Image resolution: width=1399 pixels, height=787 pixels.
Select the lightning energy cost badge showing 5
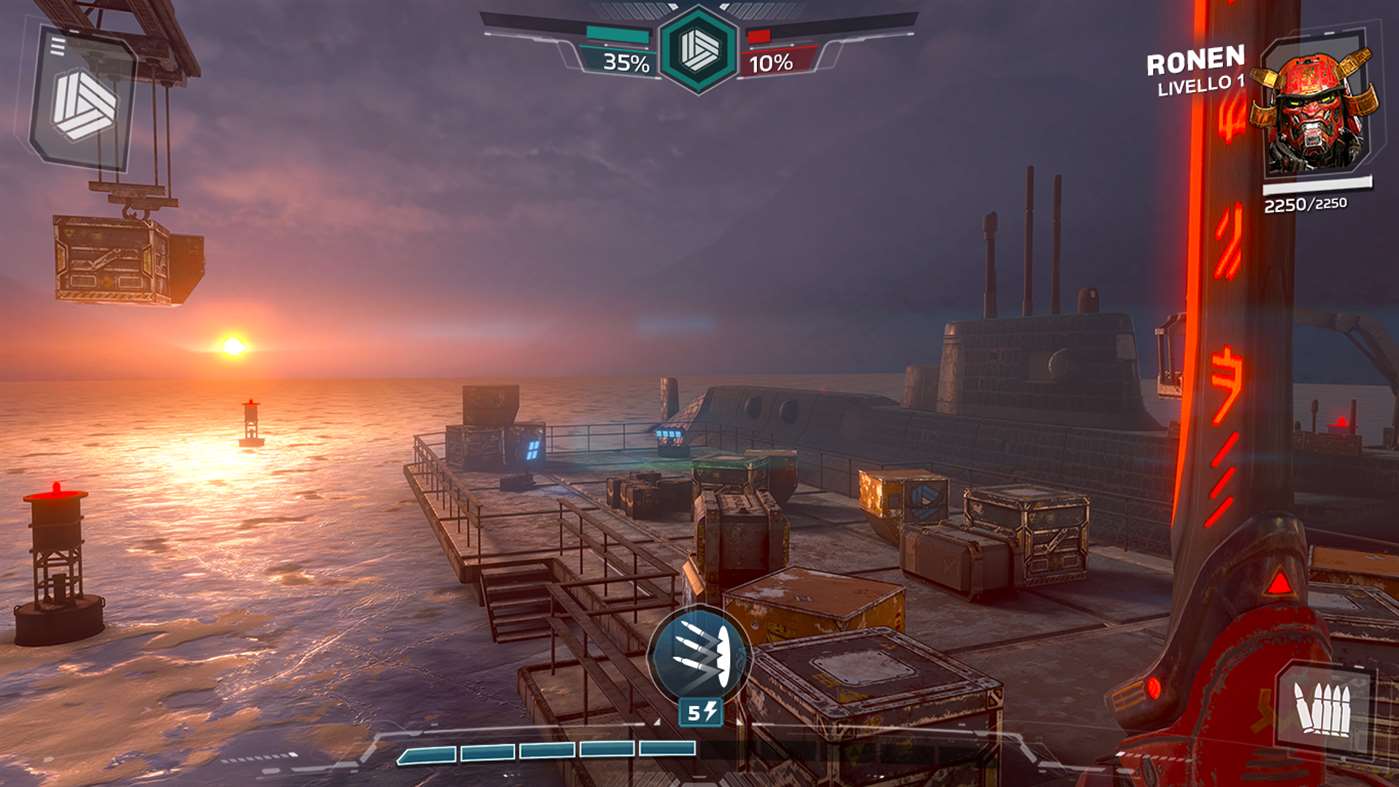[x=698, y=713]
